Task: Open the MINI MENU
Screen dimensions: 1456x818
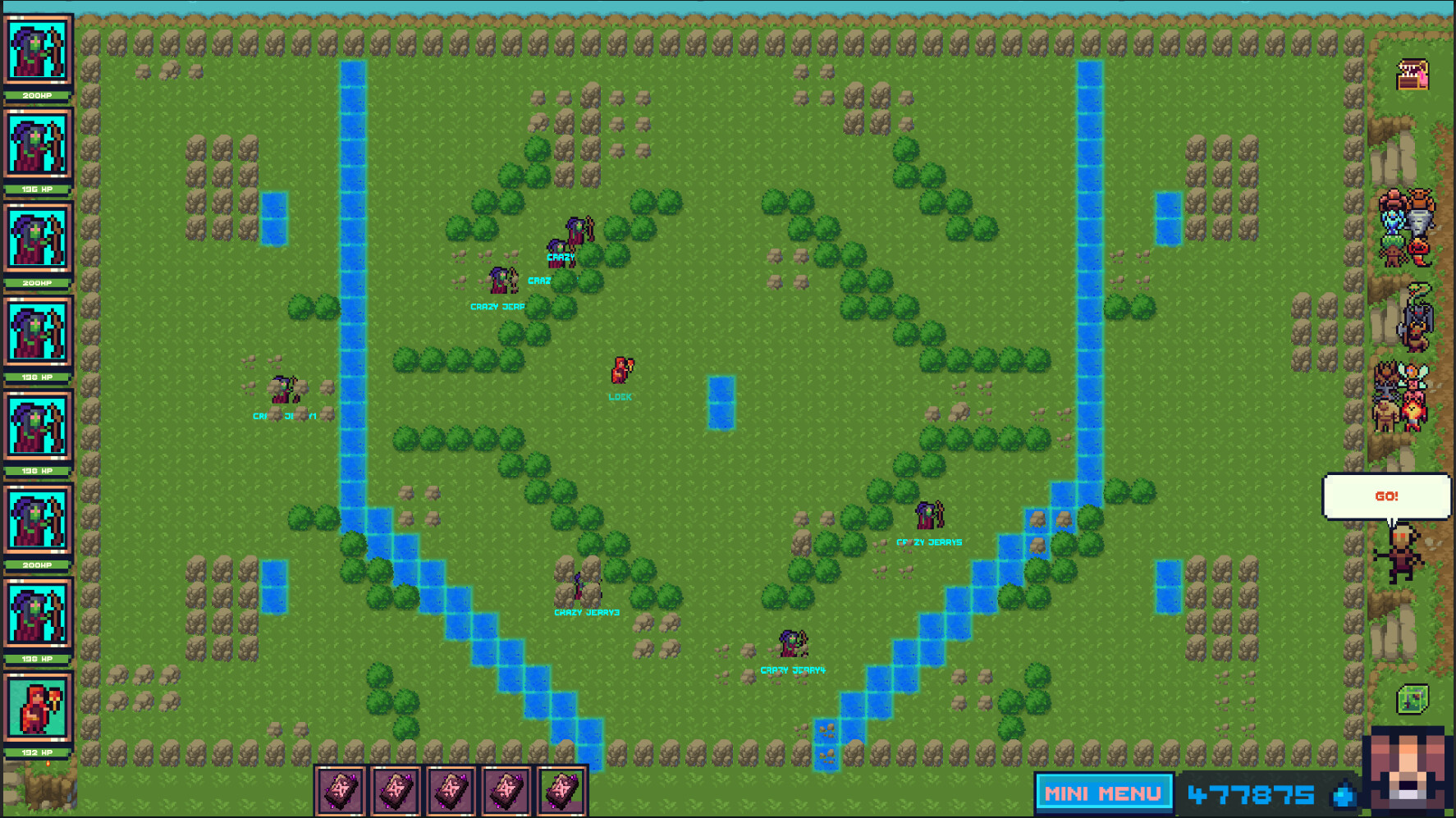Action: (1103, 793)
